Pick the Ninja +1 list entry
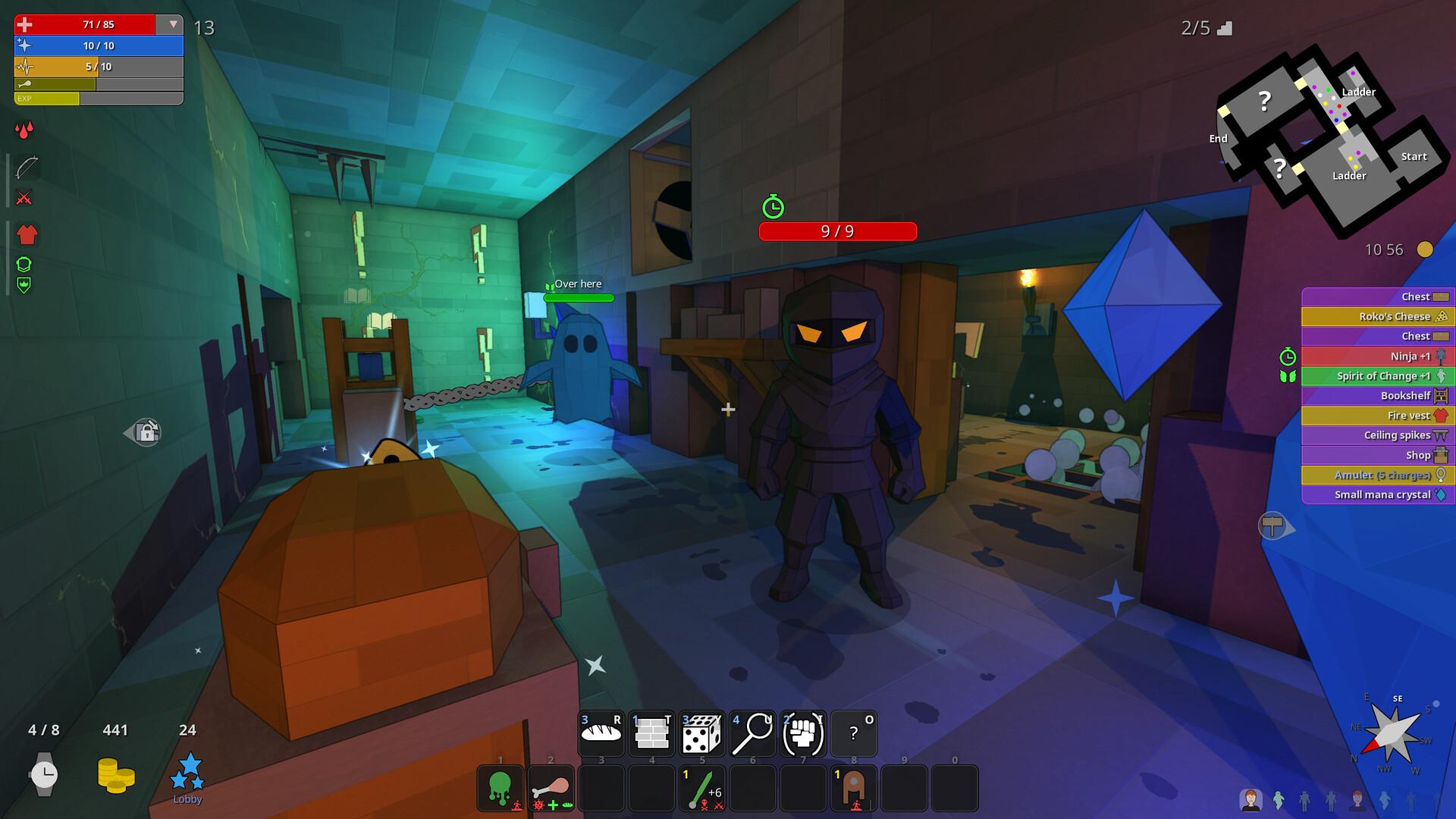Image resolution: width=1456 pixels, height=819 pixels. tap(1377, 356)
